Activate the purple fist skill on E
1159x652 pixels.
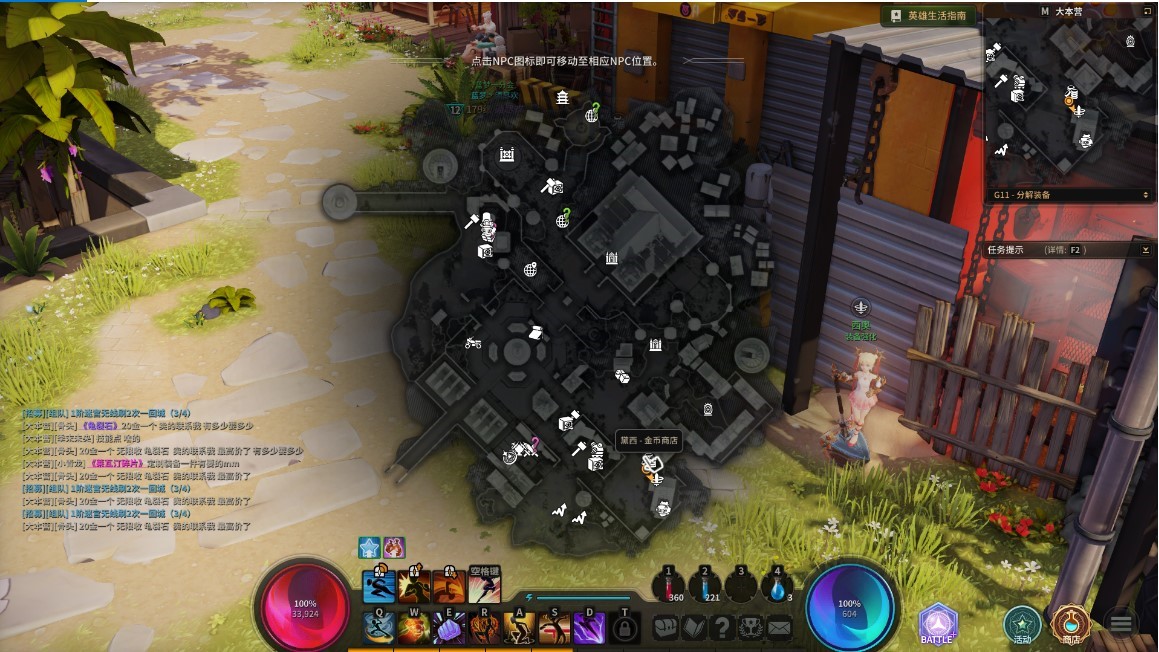pyautogui.click(x=449, y=628)
